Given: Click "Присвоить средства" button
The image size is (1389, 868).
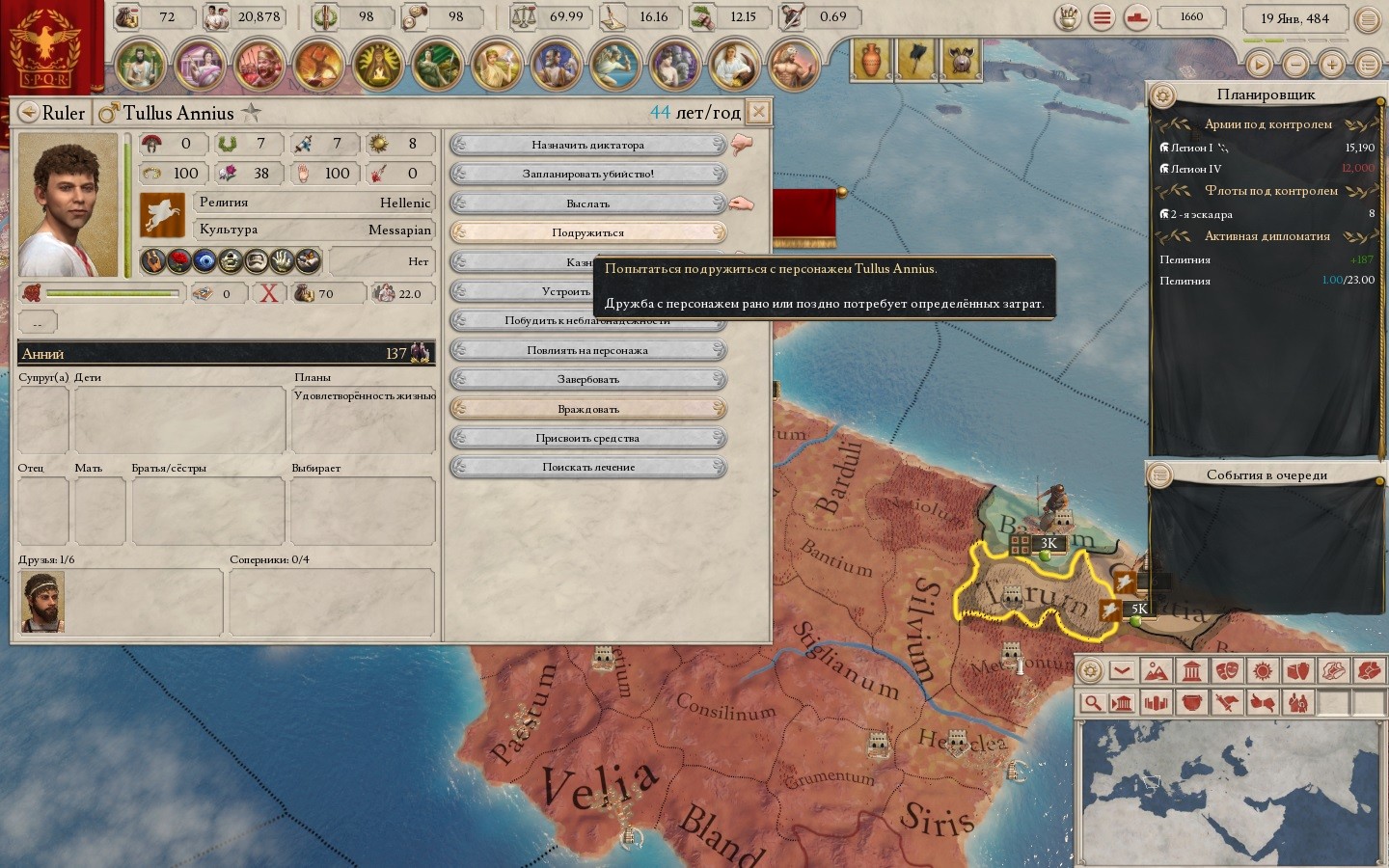Looking at the screenshot, I should 588,438.
